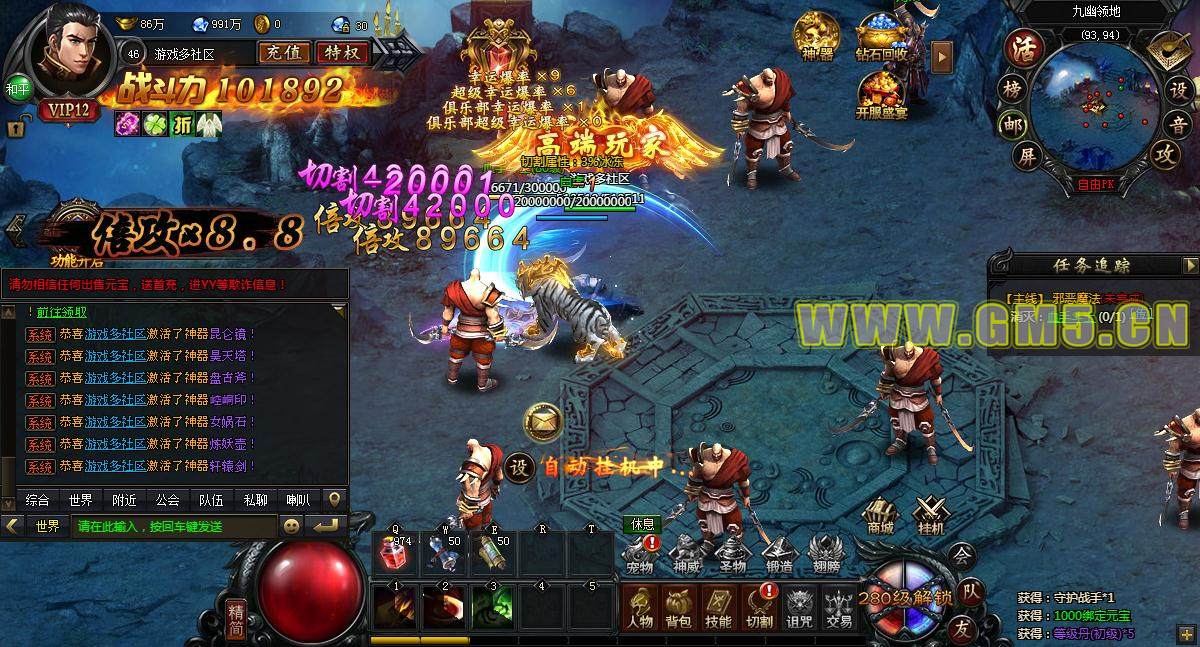The image size is (1200, 647).
Task: Switch chat to the 附近 nearby tab
Action: coord(125,500)
